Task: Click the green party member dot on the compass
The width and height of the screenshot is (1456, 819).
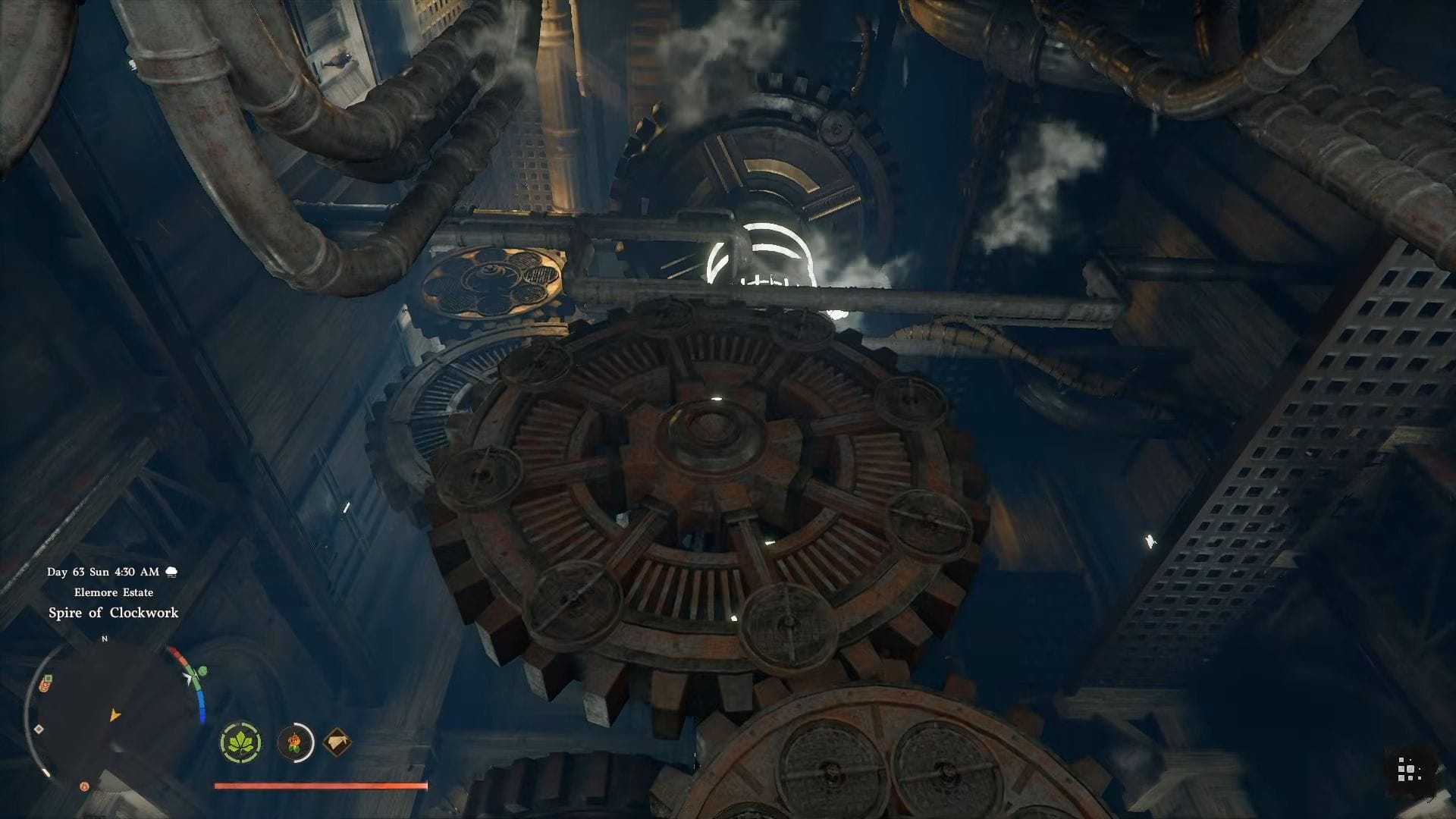Action: (x=202, y=671)
